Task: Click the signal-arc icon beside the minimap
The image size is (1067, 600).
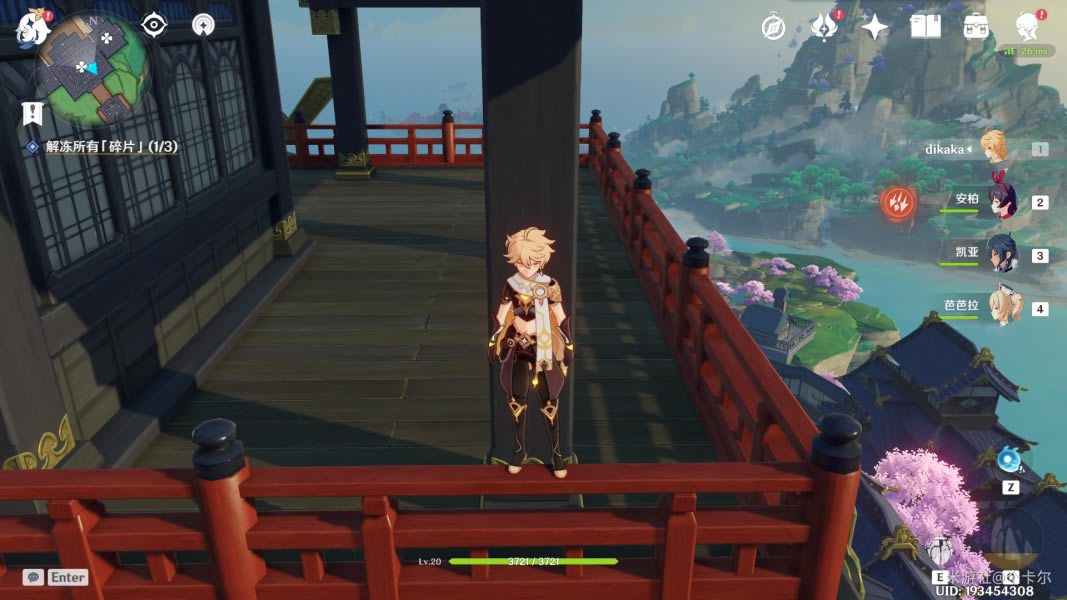Action: (203, 25)
